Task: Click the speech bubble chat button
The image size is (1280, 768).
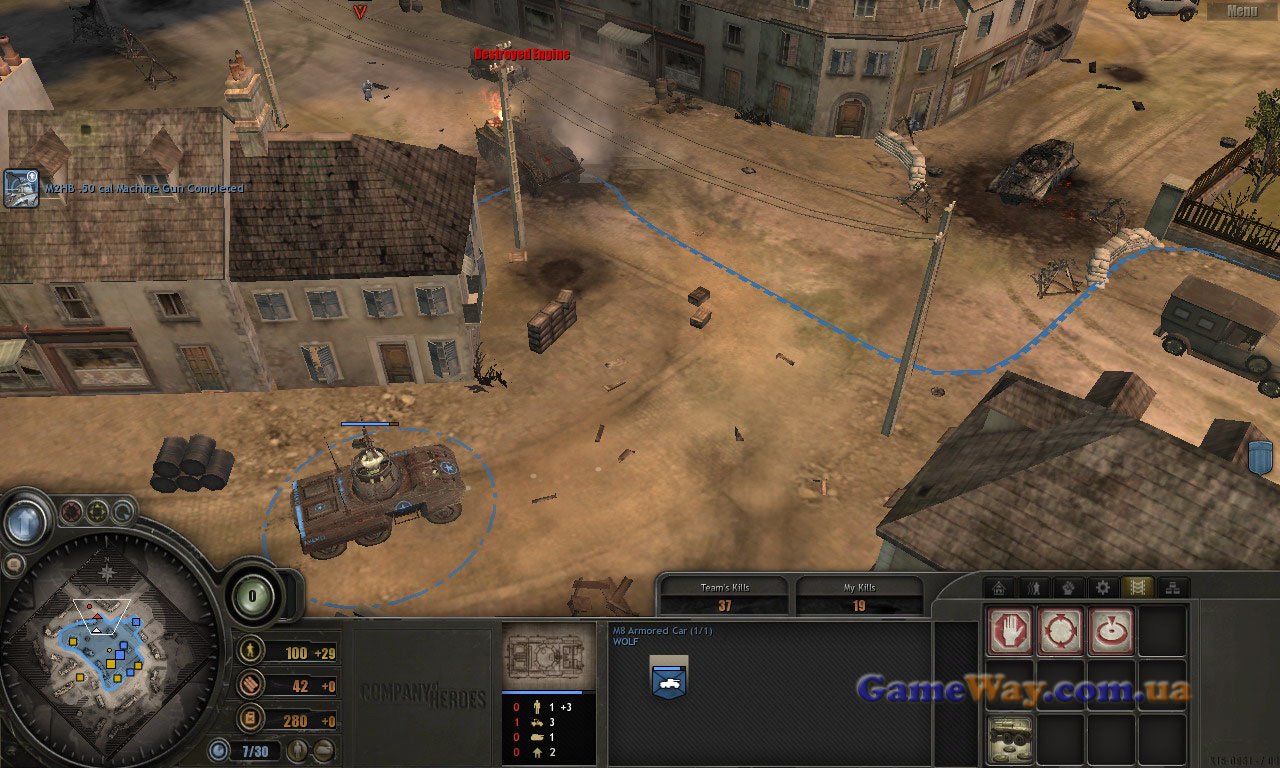Action: tap(13, 565)
